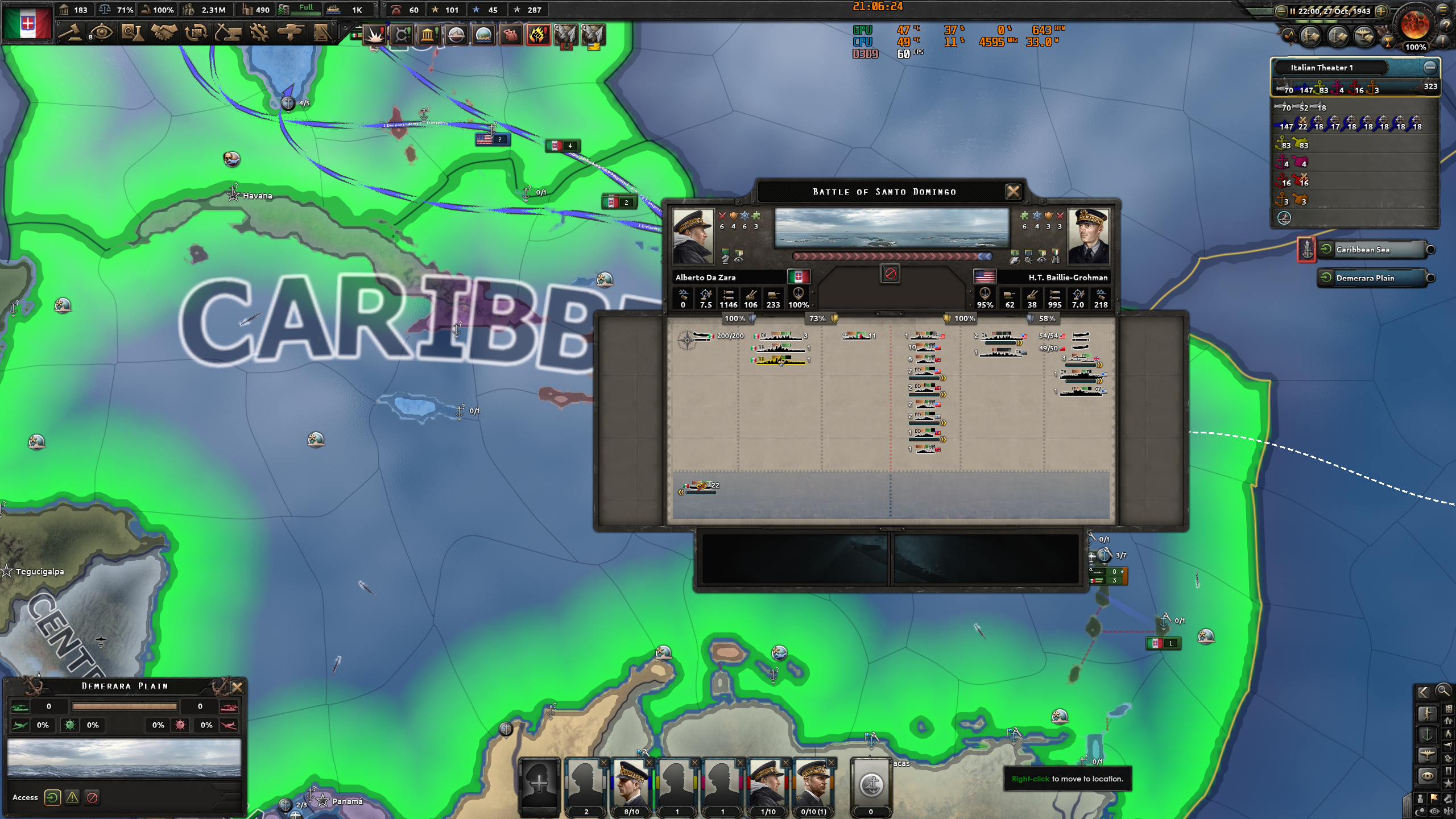Toggle Access in the Demerara Plain panel
Viewport: 1456px width, 819px height.
pyautogui.click(x=52, y=797)
